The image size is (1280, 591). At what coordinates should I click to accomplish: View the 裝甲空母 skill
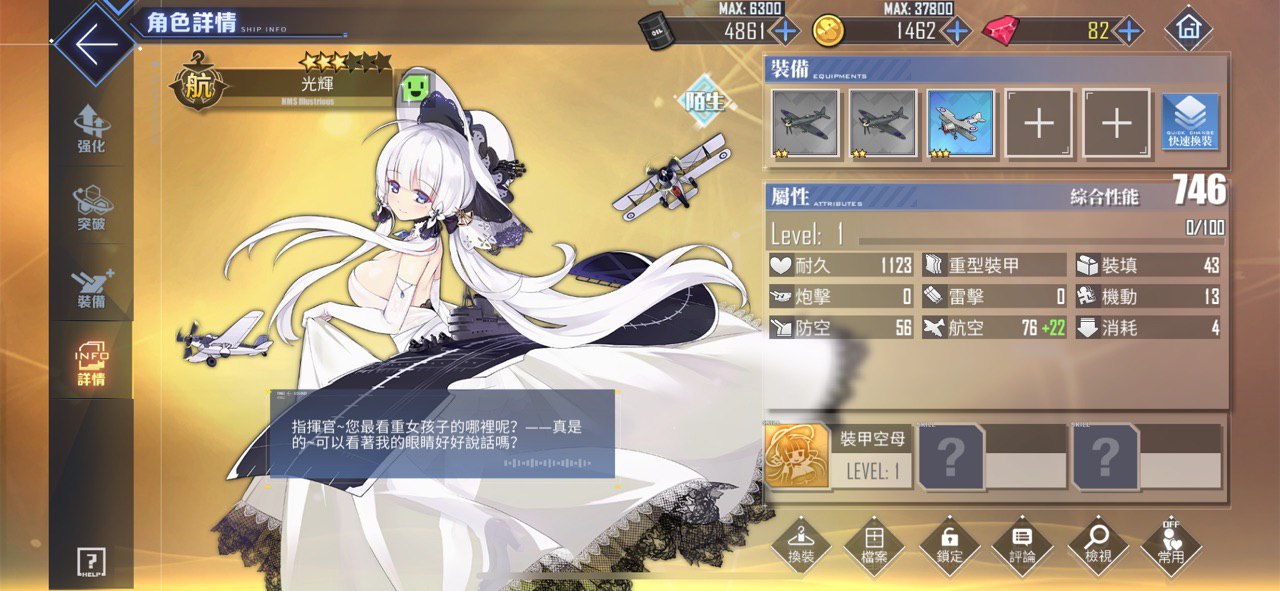pos(797,457)
